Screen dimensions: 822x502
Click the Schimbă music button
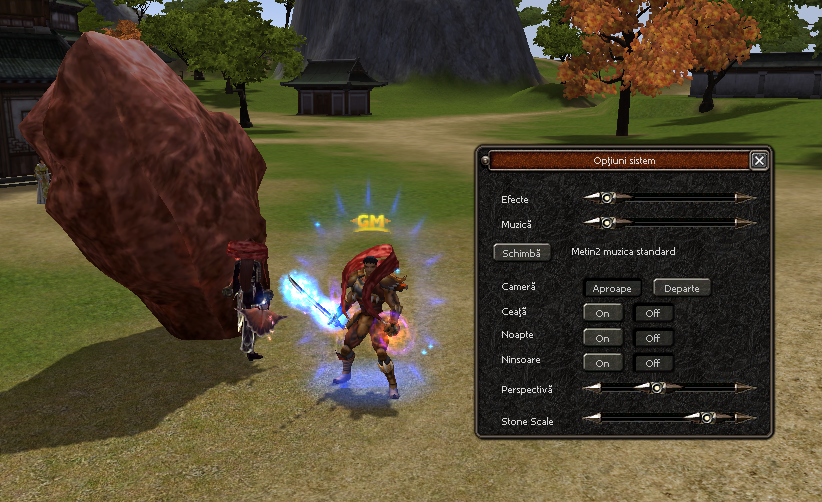coord(522,253)
